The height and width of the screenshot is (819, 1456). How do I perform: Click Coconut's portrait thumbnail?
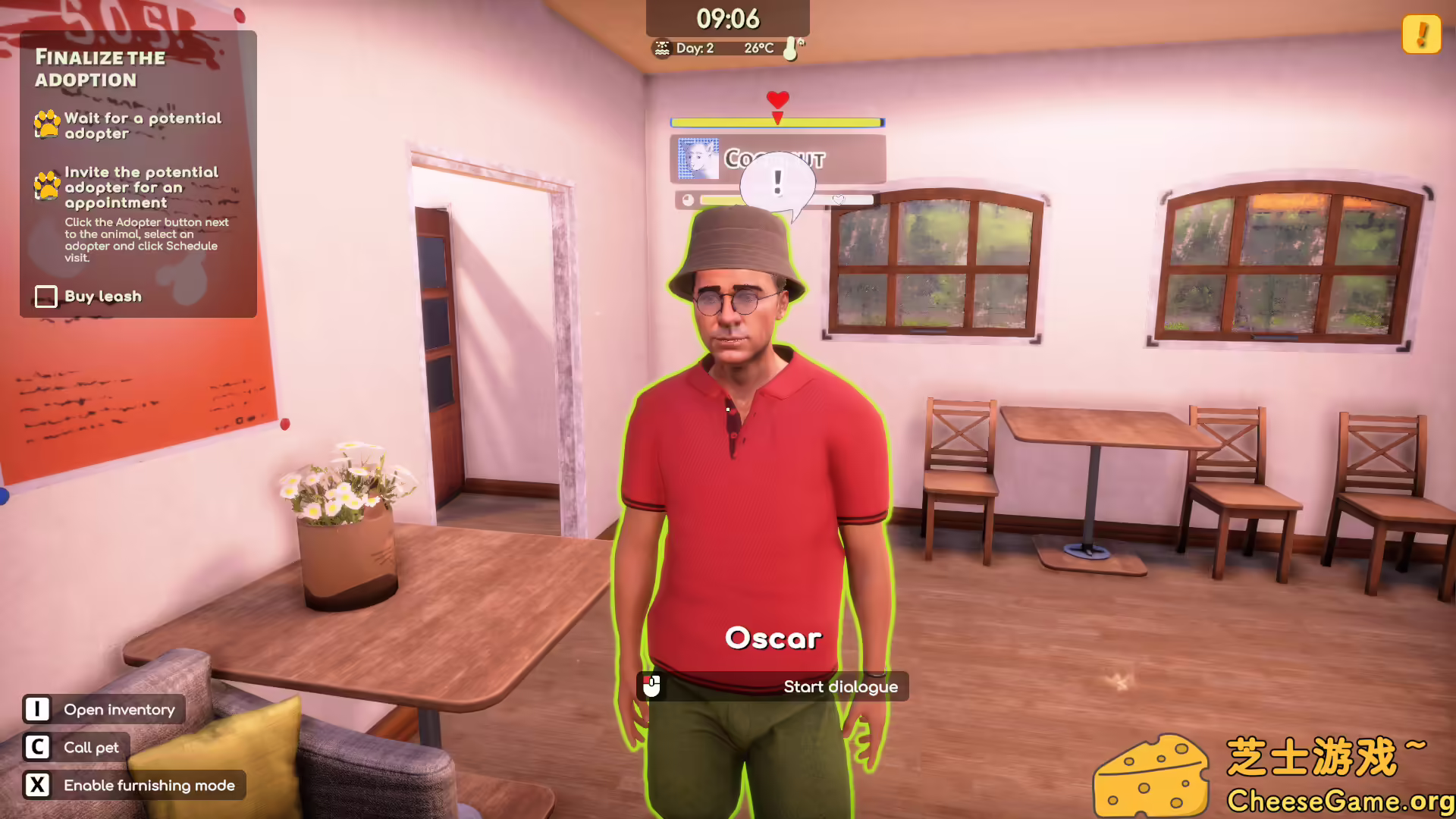698,159
